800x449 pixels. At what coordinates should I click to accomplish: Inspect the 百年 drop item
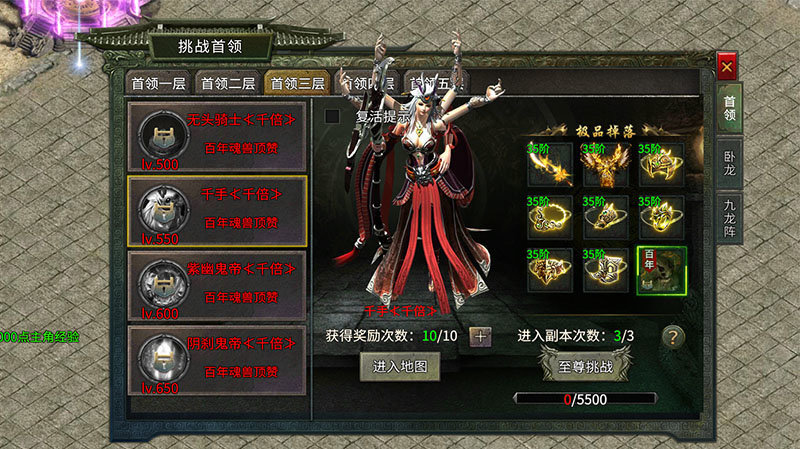[x=662, y=271]
